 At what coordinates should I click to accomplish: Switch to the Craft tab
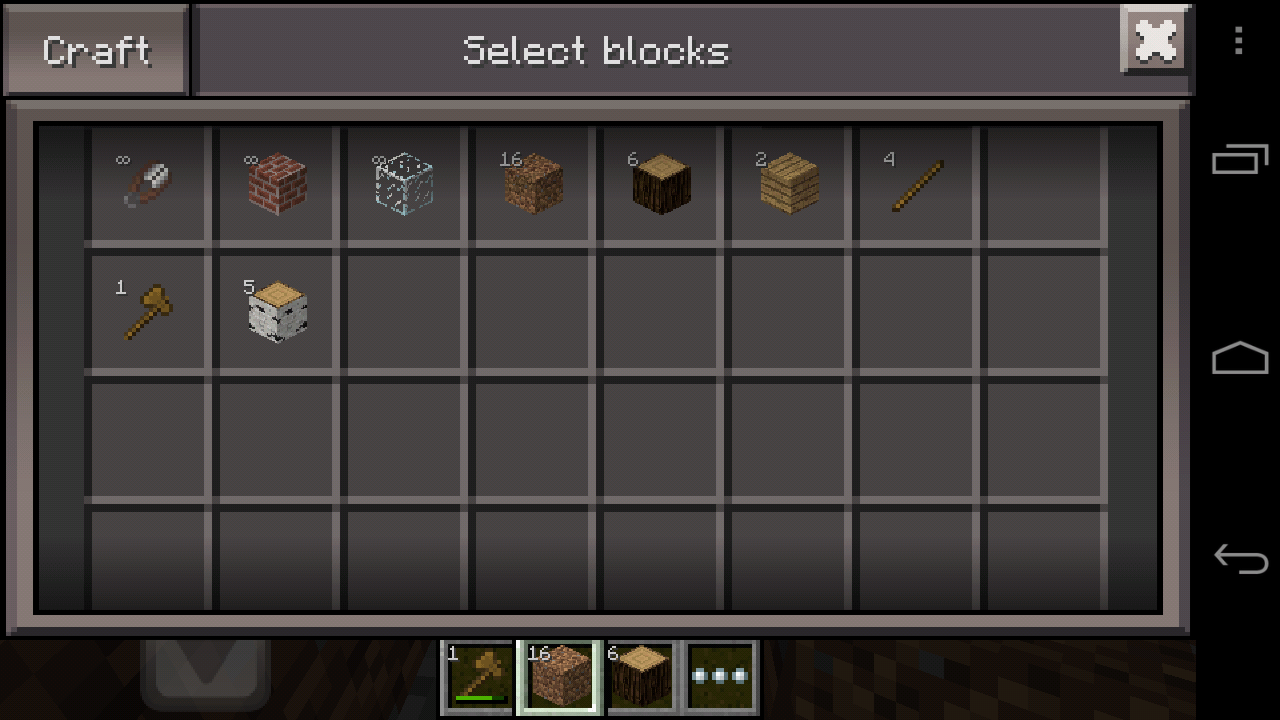point(95,48)
